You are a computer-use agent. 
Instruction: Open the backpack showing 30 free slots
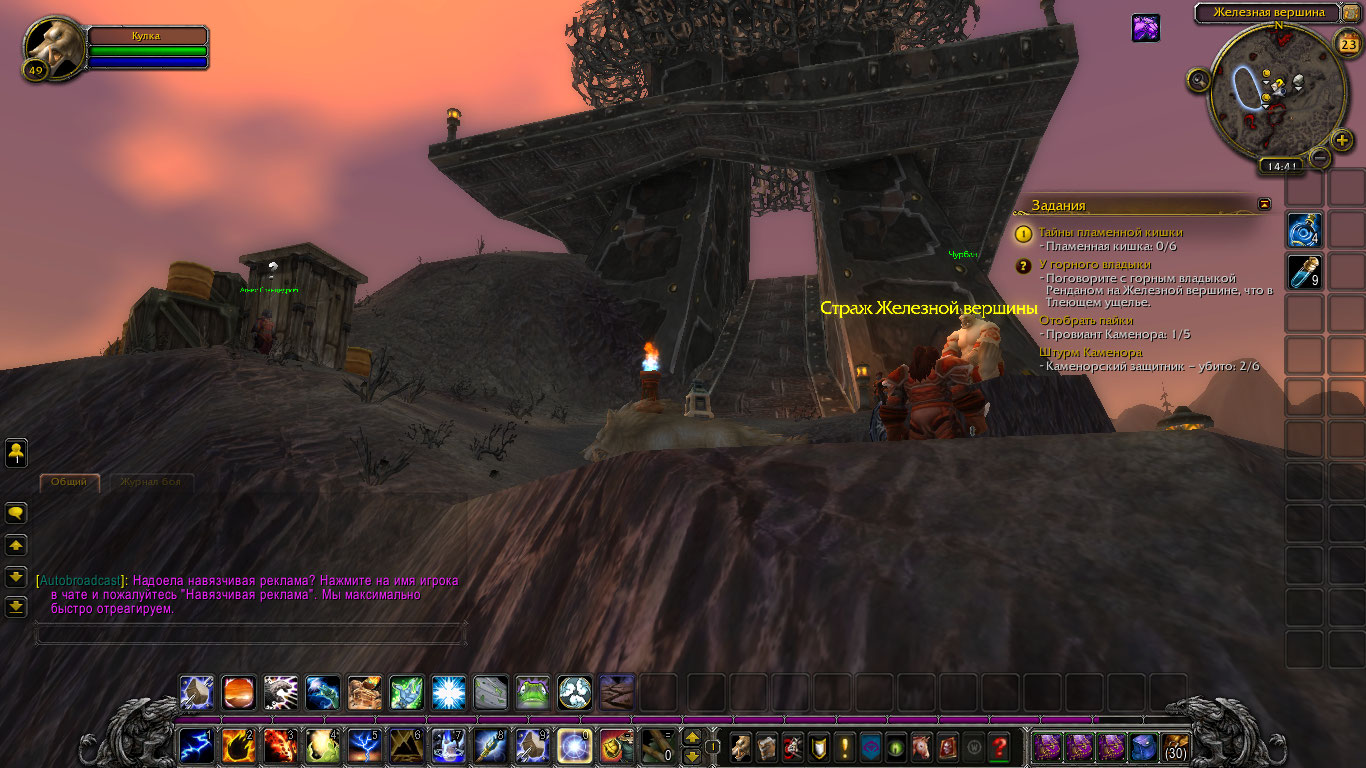(1176, 746)
